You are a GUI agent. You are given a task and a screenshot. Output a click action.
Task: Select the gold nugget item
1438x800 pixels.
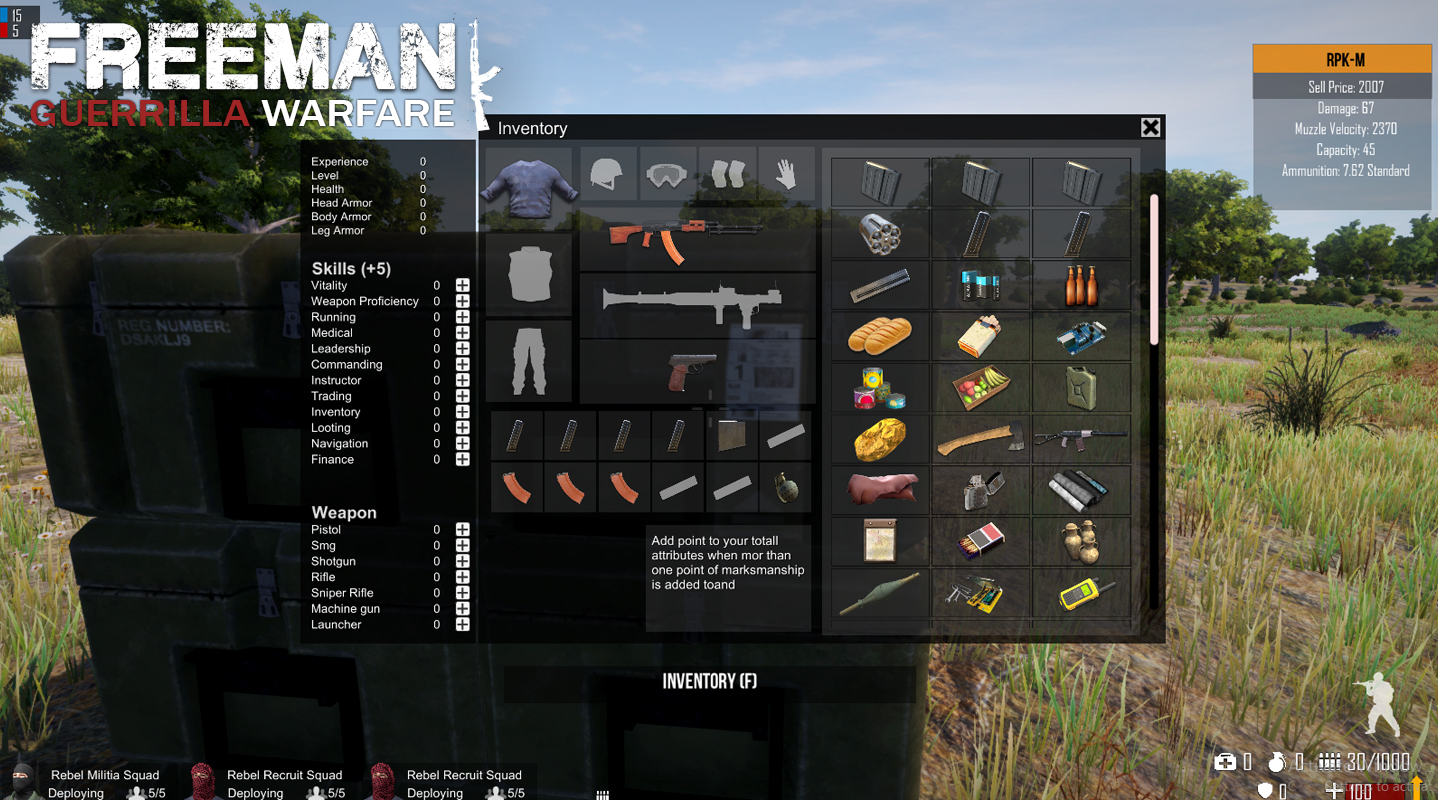tap(879, 438)
